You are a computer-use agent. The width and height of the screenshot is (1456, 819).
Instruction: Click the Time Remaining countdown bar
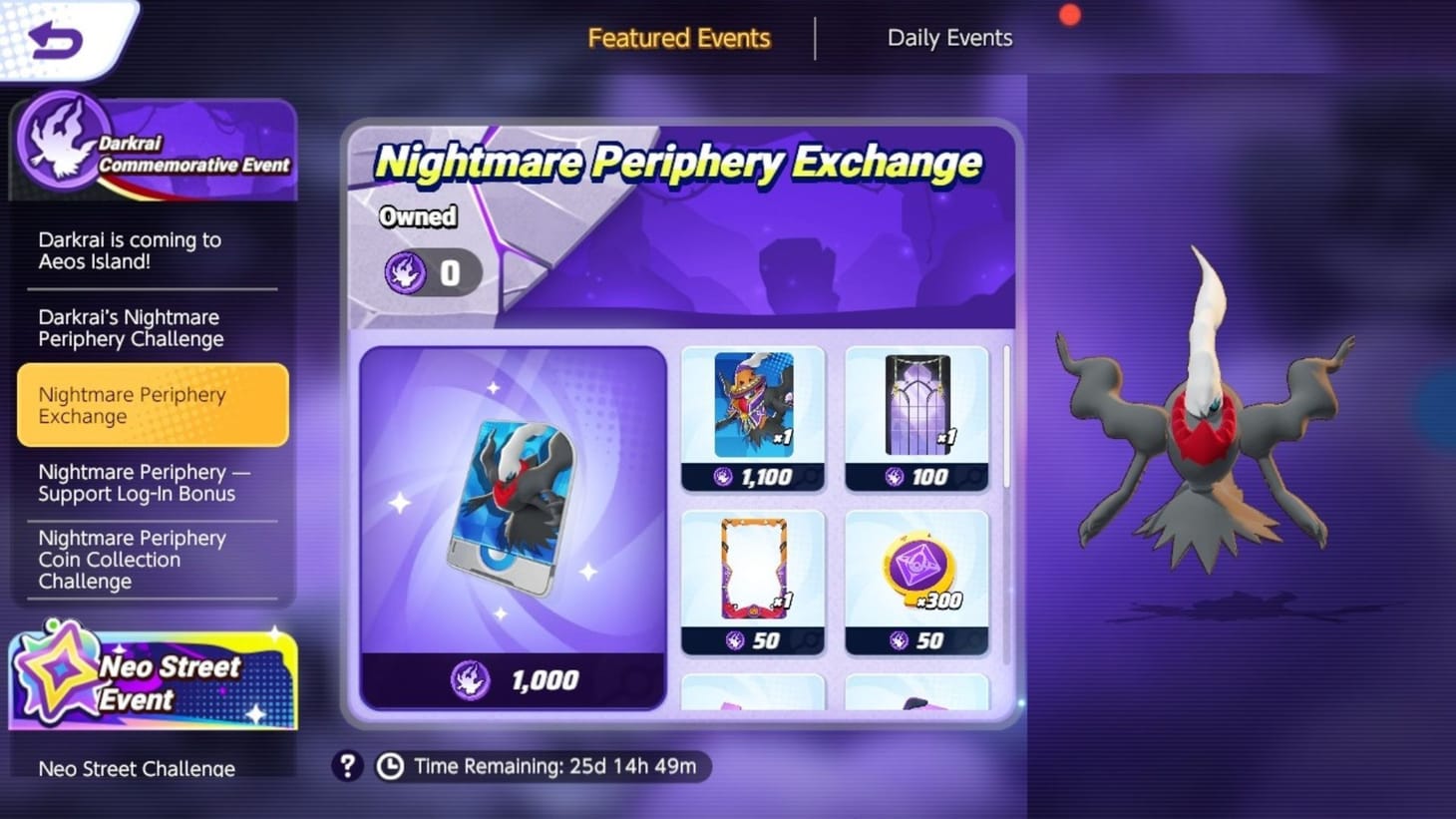(544, 766)
